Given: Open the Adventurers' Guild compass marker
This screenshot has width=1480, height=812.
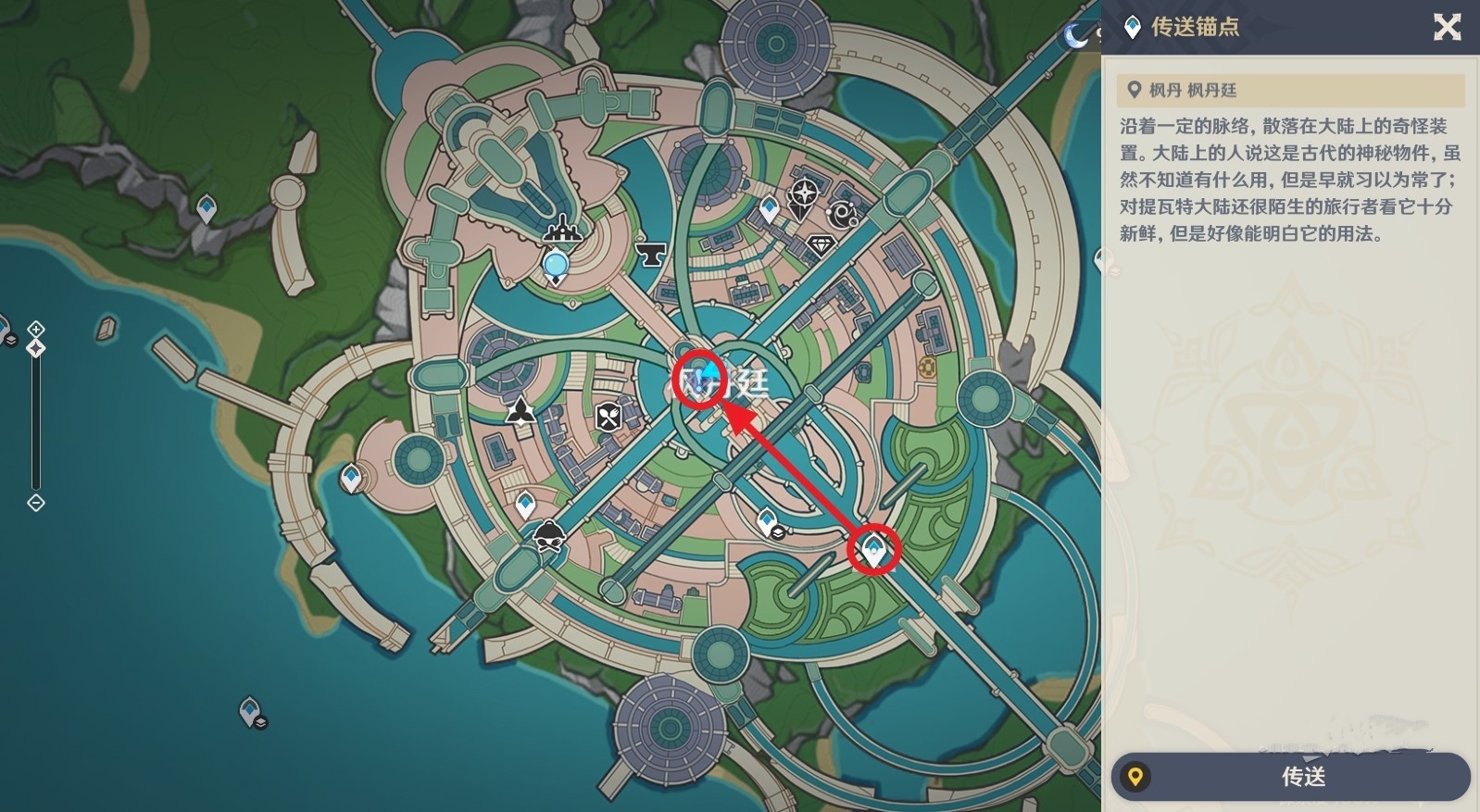Looking at the screenshot, I should click(804, 194).
